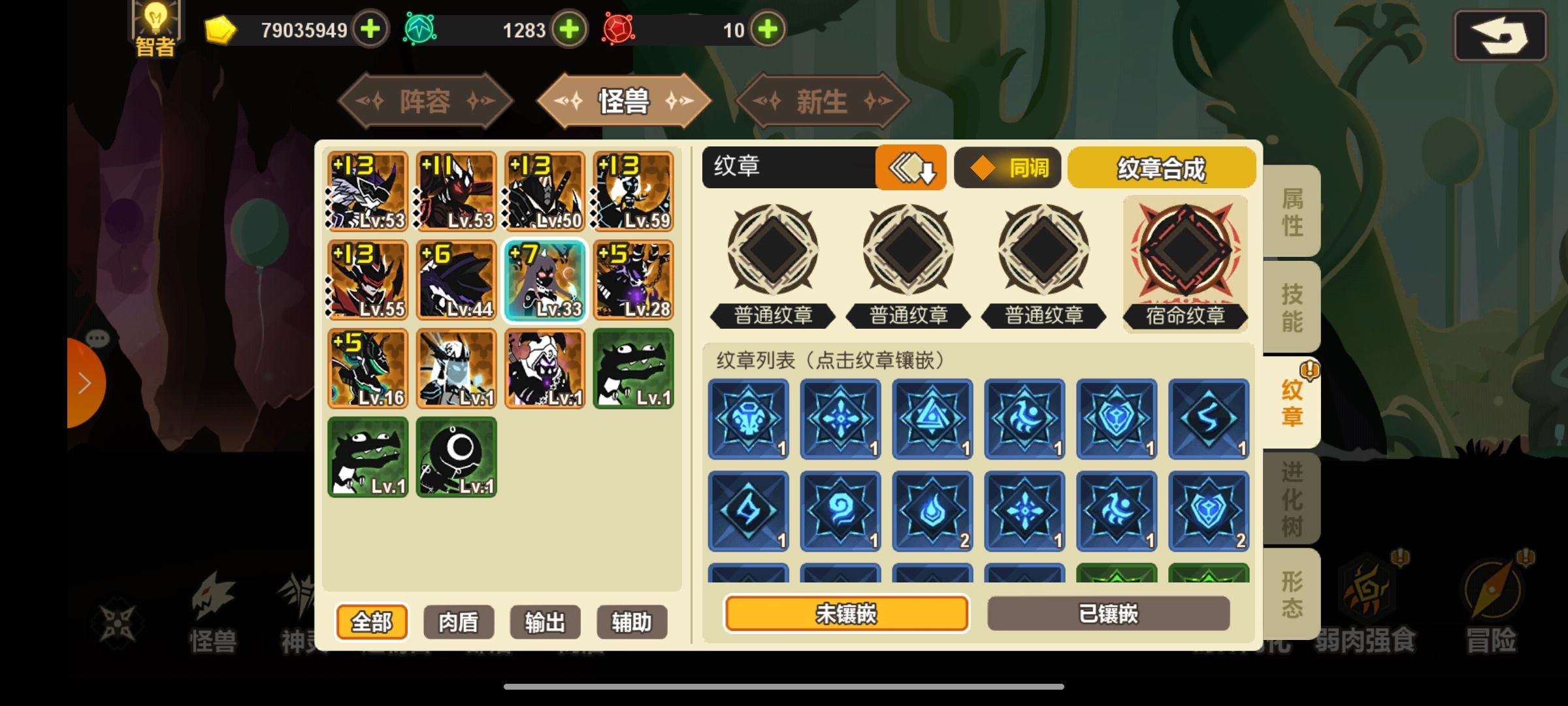
Task: Open the emblem sort dropdown button
Action: coord(911,168)
